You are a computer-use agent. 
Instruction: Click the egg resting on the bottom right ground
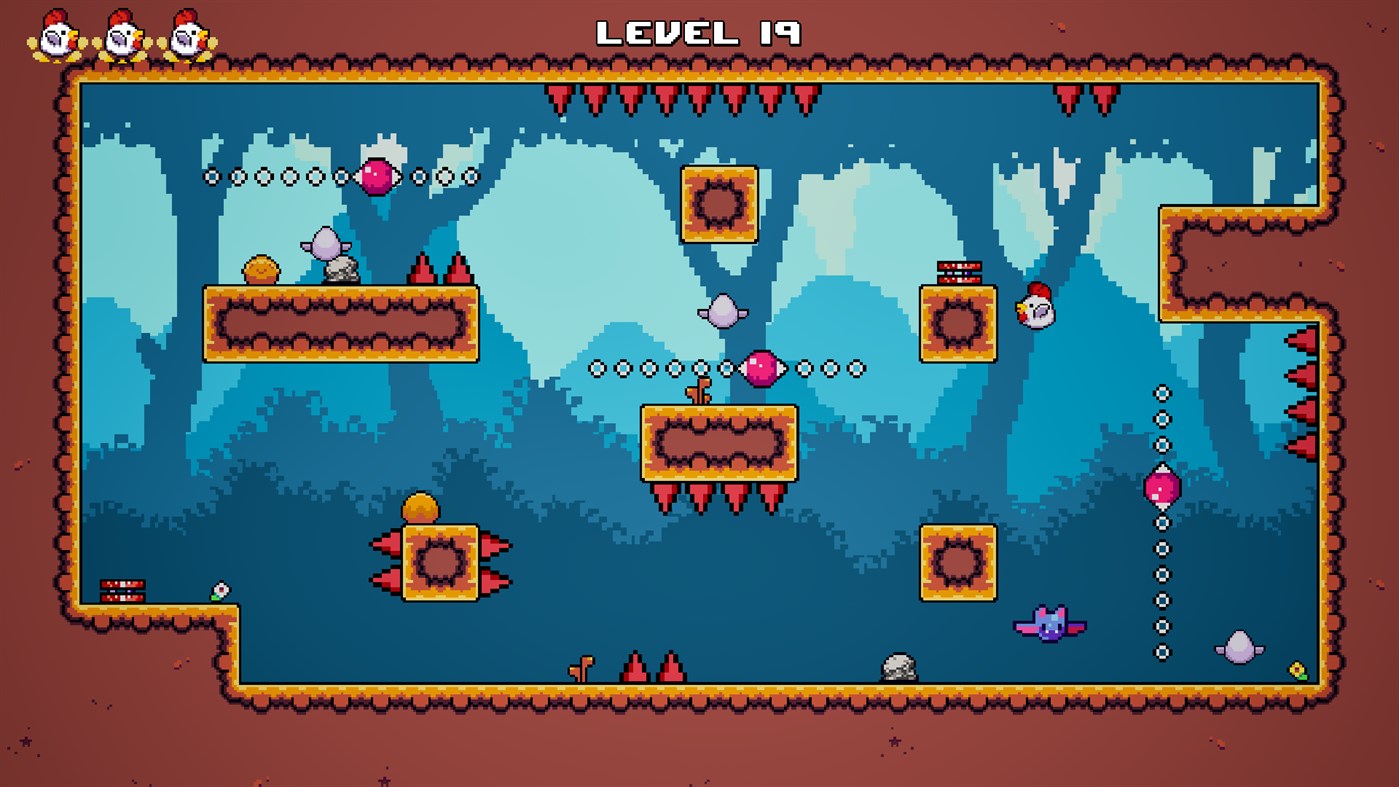click(x=1241, y=645)
